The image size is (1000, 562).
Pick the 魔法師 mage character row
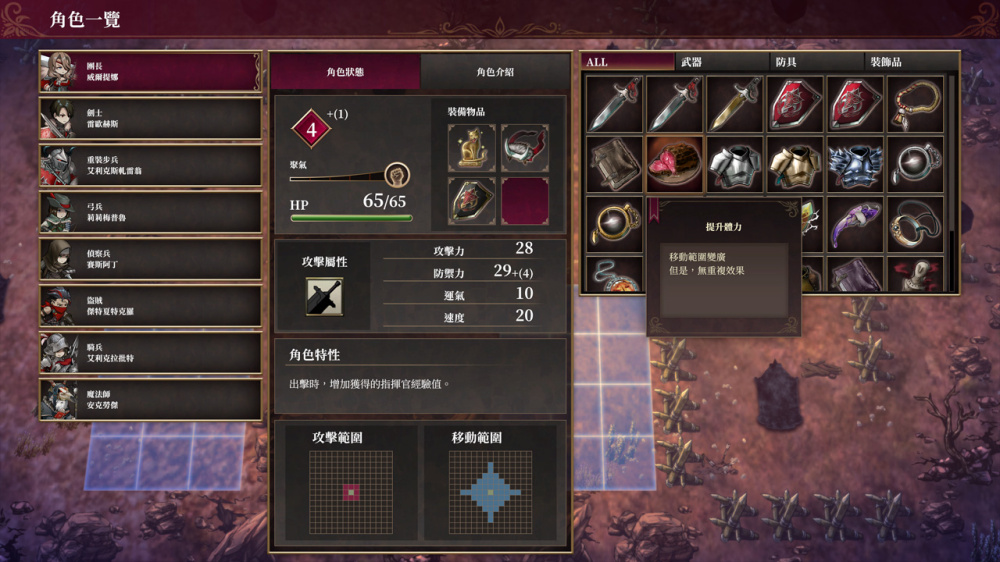click(x=150, y=400)
